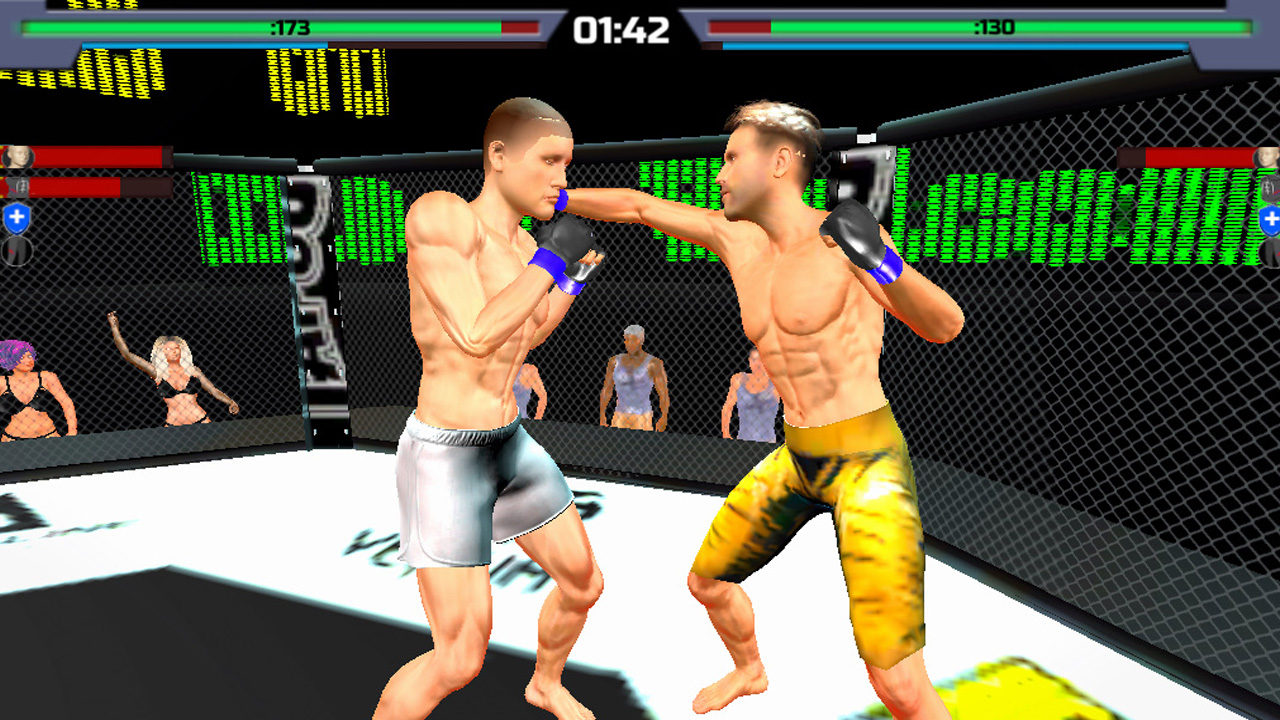Click the gloves punch icon on the right side
This screenshot has height=720, width=1280.
point(1268,189)
